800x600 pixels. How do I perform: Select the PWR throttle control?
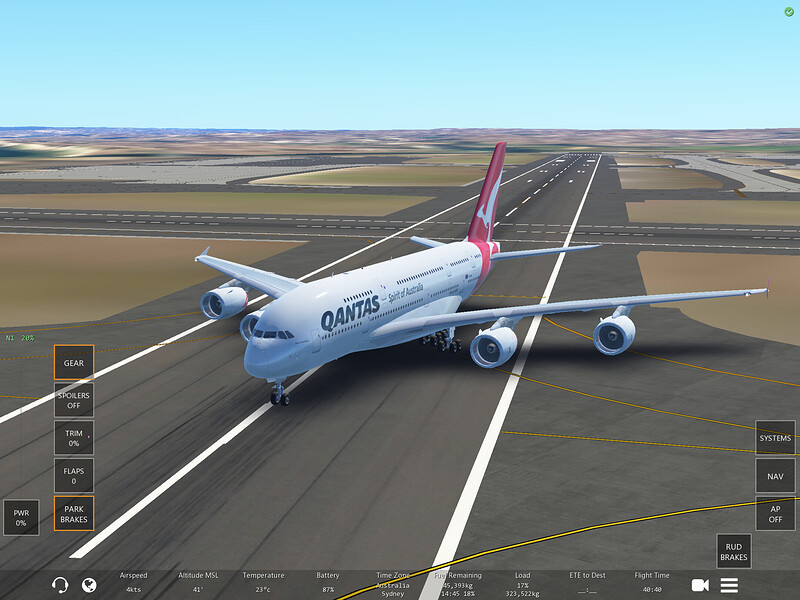[x=21, y=517]
